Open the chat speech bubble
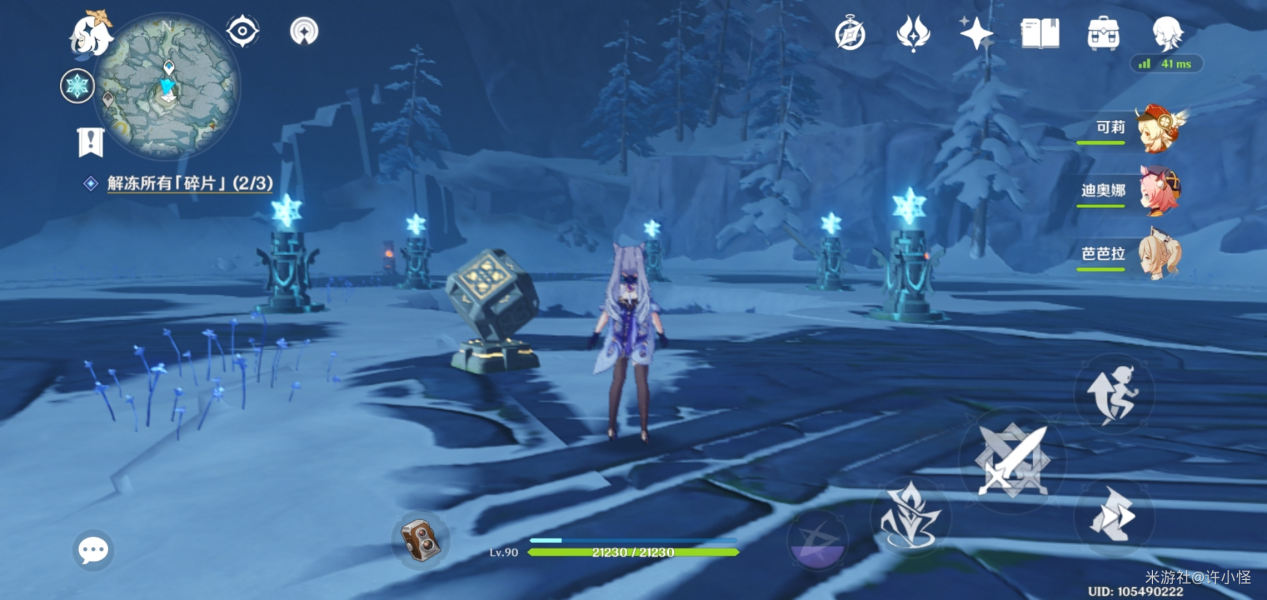Screen dimensions: 1267x600 [x=93, y=550]
